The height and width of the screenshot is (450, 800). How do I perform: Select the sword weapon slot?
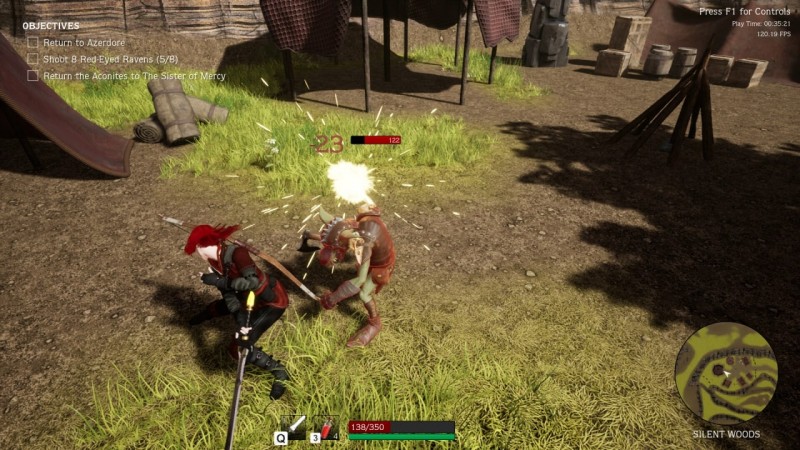pos(295,427)
